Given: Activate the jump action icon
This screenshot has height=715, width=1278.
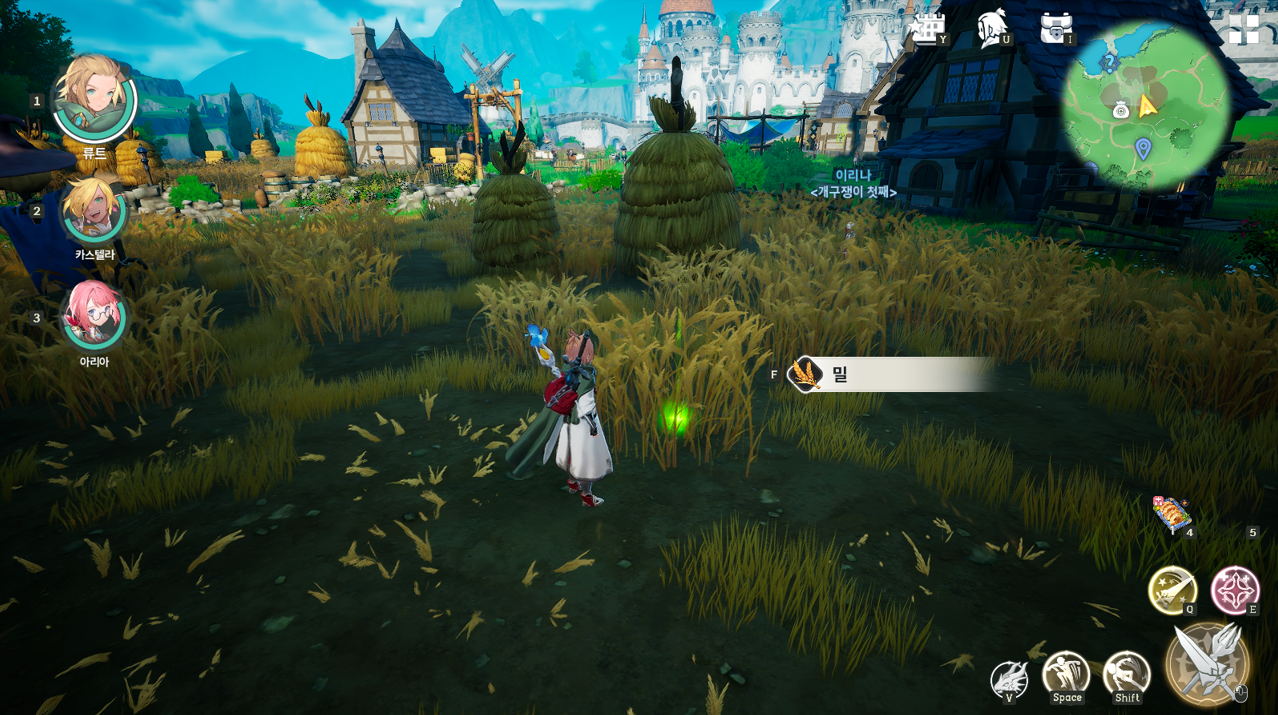Looking at the screenshot, I should (x=1066, y=675).
